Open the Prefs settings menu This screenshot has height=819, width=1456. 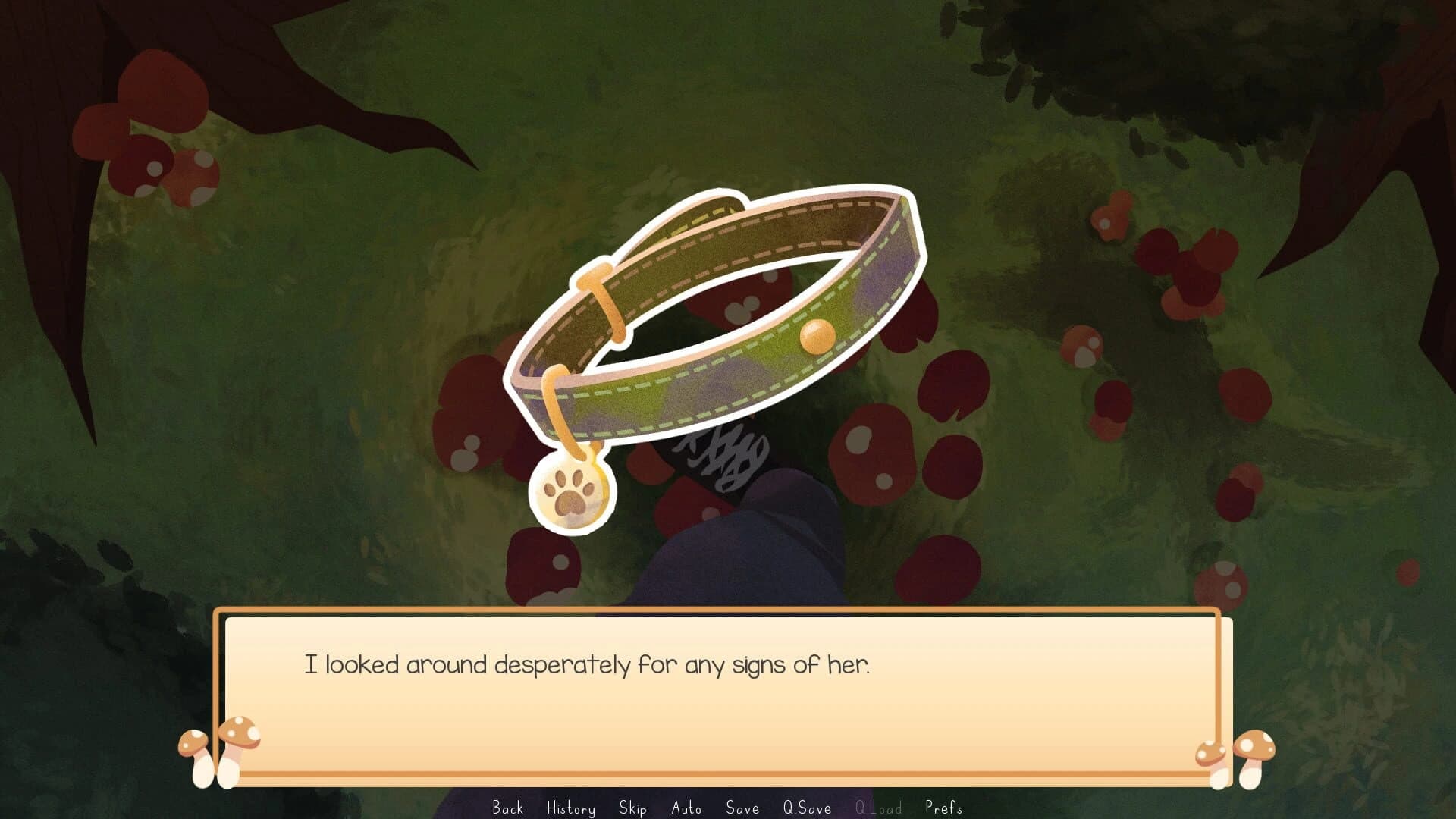pyautogui.click(x=943, y=808)
